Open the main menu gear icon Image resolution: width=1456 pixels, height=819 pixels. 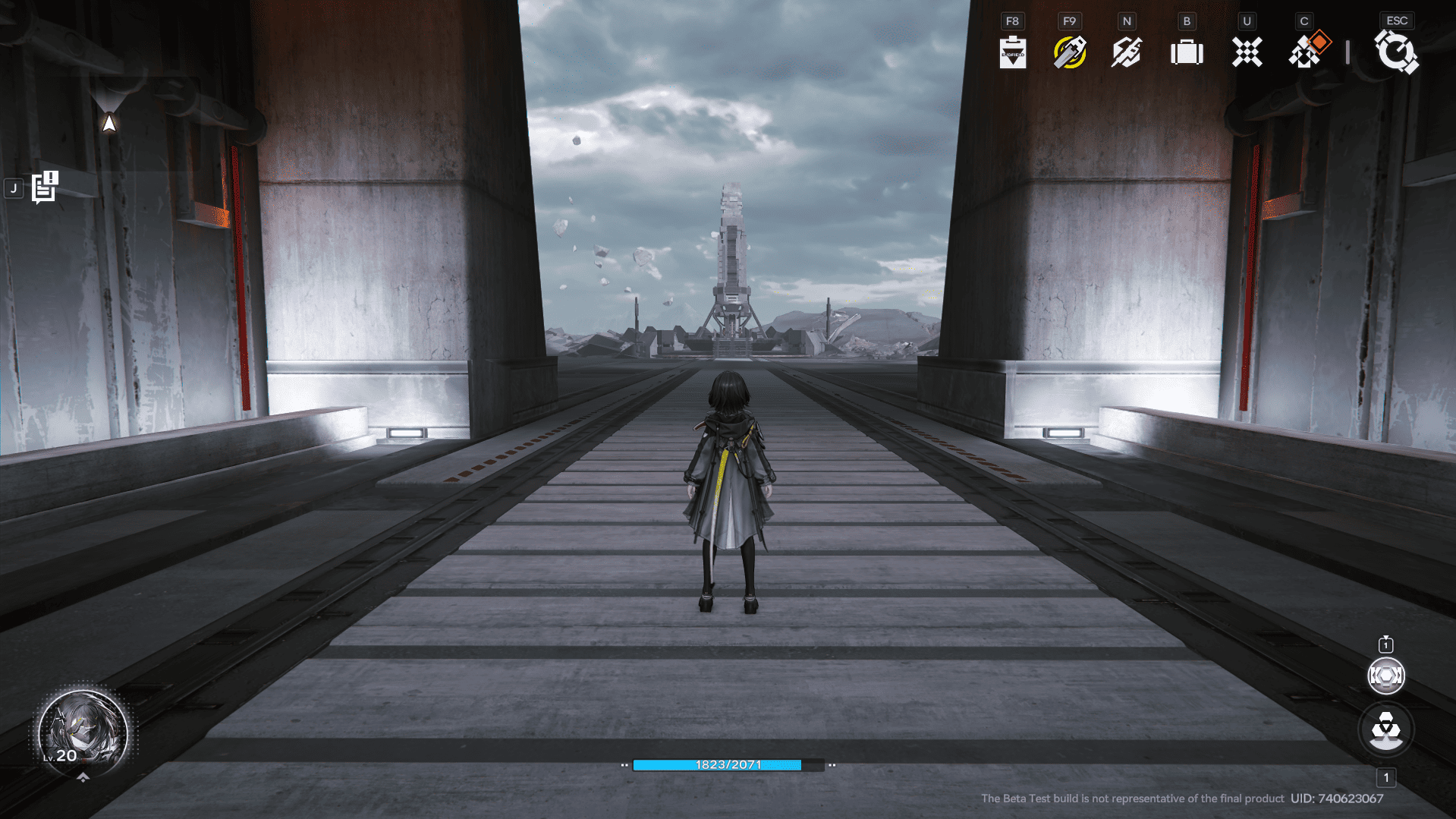[x=1396, y=52]
